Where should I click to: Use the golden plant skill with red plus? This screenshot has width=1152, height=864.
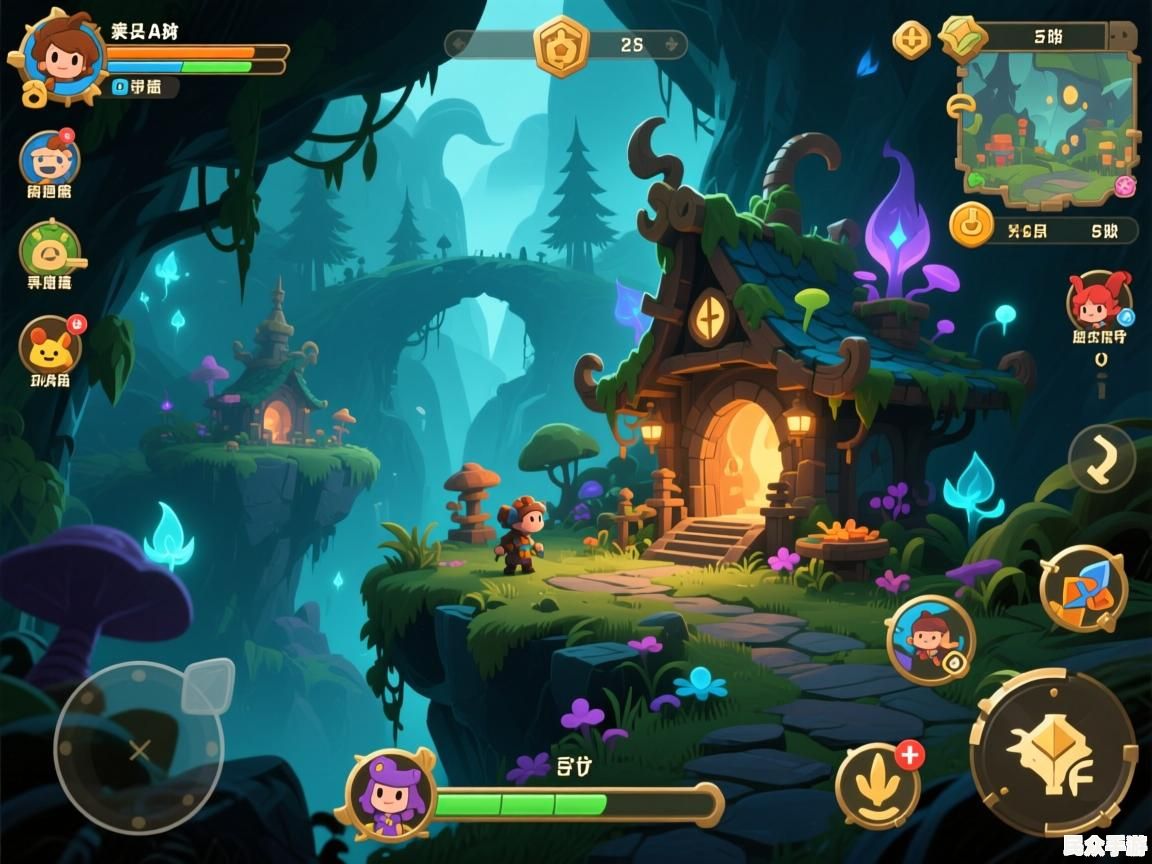tap(878, 786)
